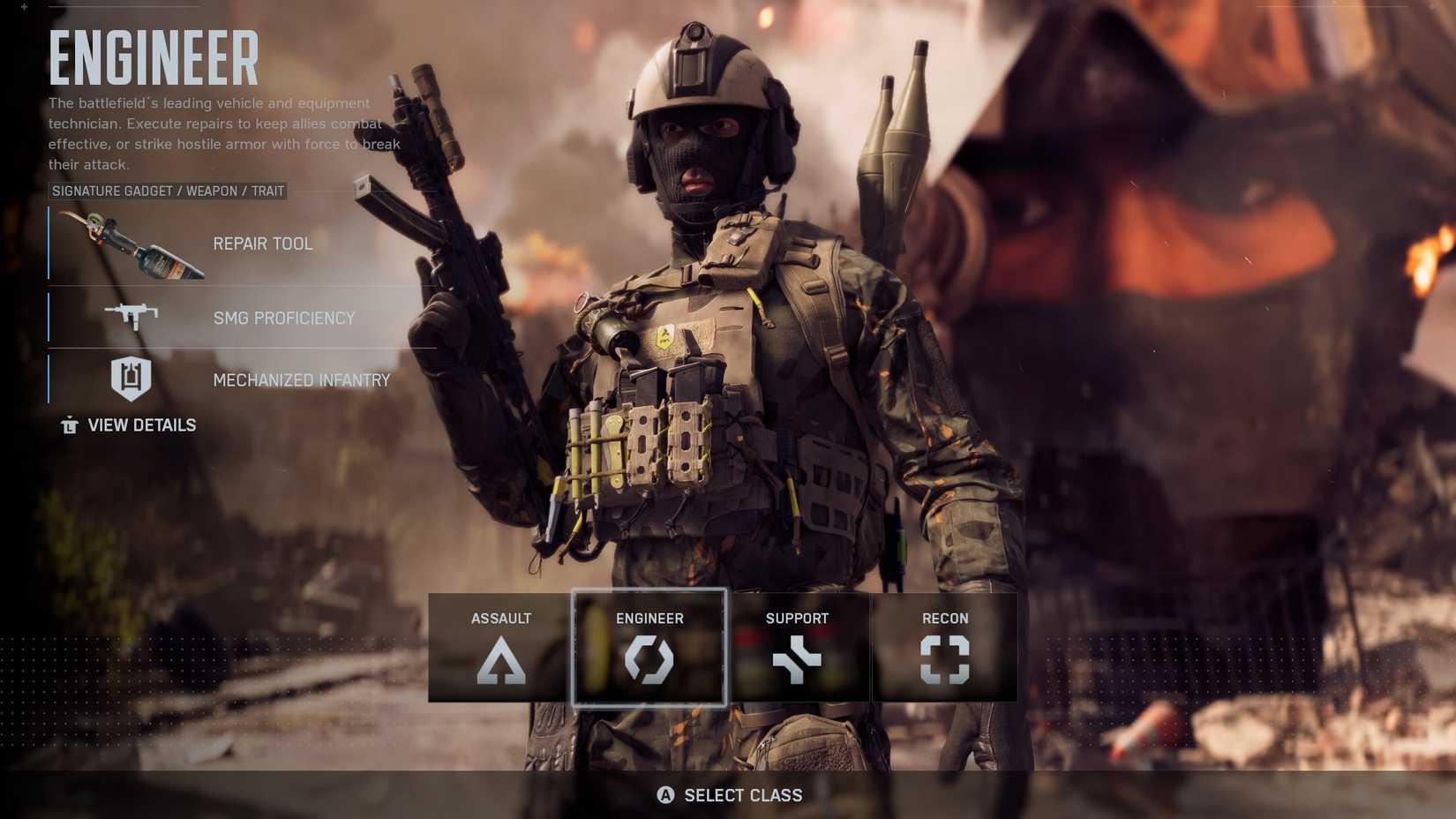This screenshot has height=819, width=1456.
Task: Click the Signature Gadget / Weapon / Trait header
Action: (168, 191)
